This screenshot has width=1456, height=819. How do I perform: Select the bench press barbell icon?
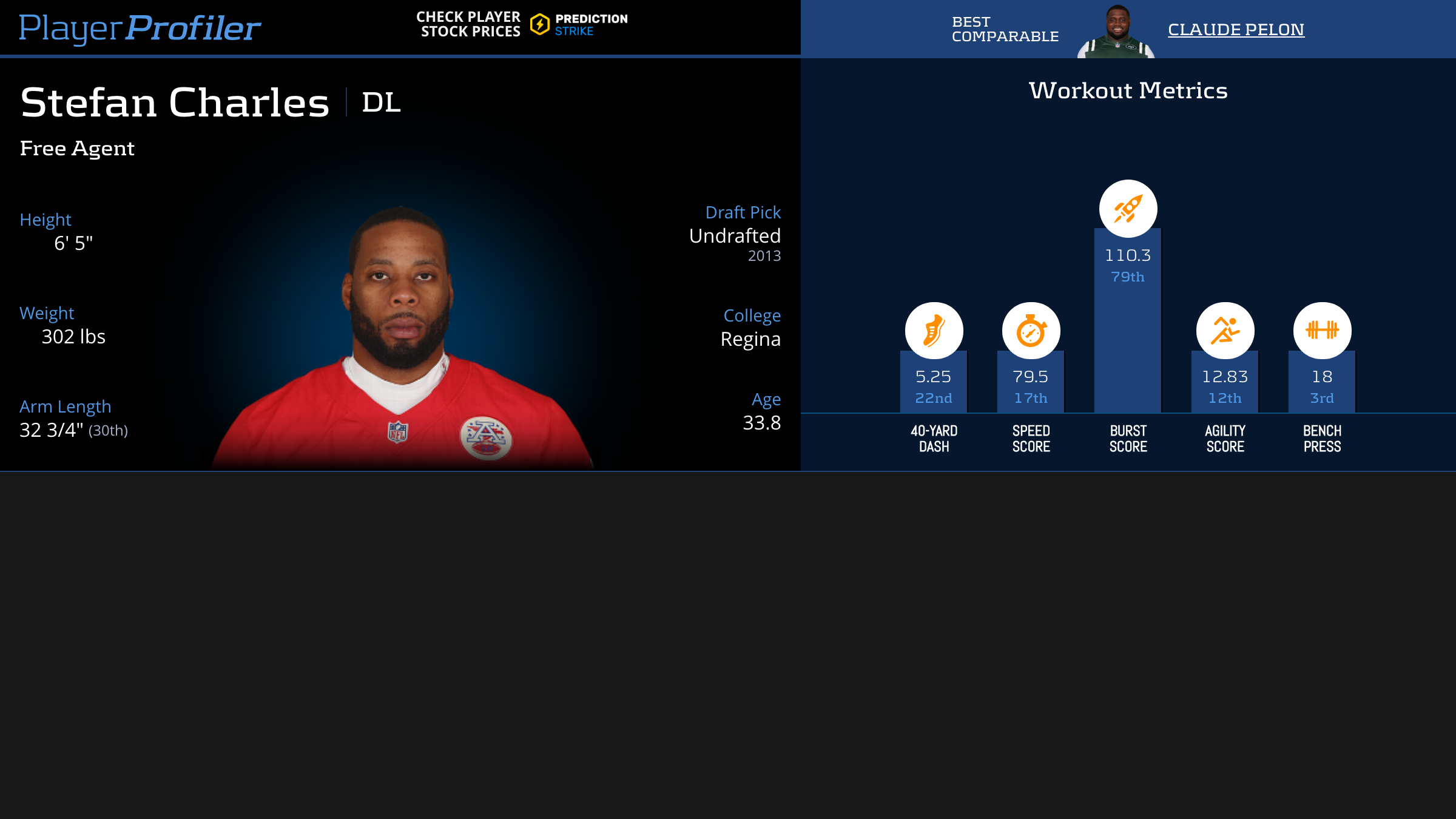(1322, 331)
